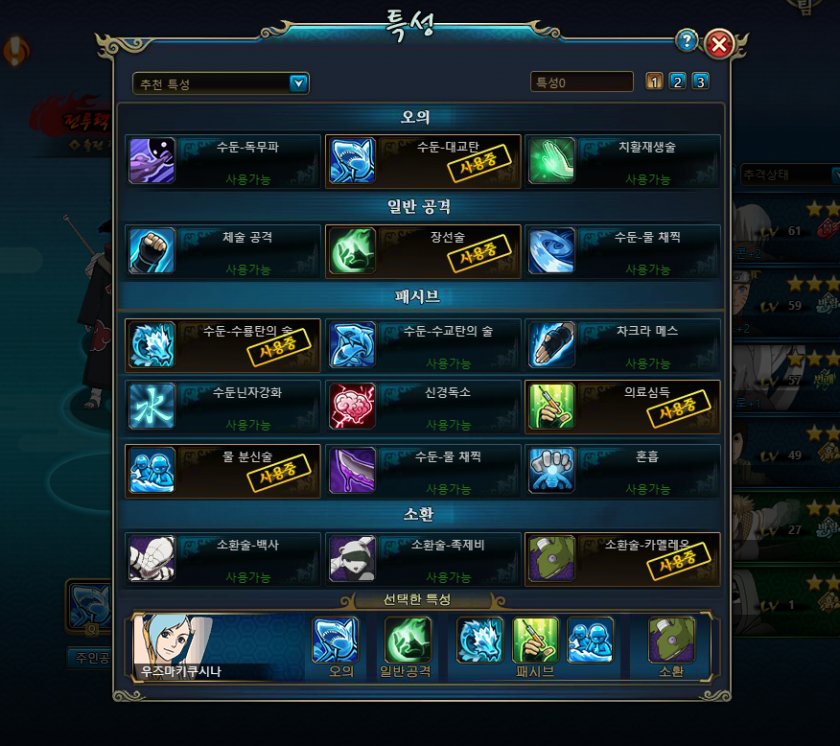Image resolution: width=840 pixels, height=746 pixels.
Task: Select the 체술 공격 normal attack
Action: tap(223, 251)
